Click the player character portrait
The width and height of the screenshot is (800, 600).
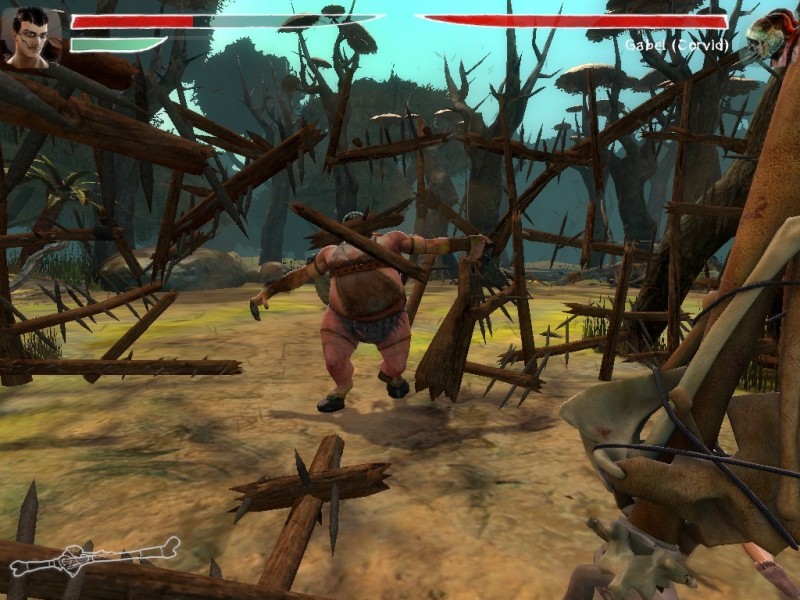point(31,37)
